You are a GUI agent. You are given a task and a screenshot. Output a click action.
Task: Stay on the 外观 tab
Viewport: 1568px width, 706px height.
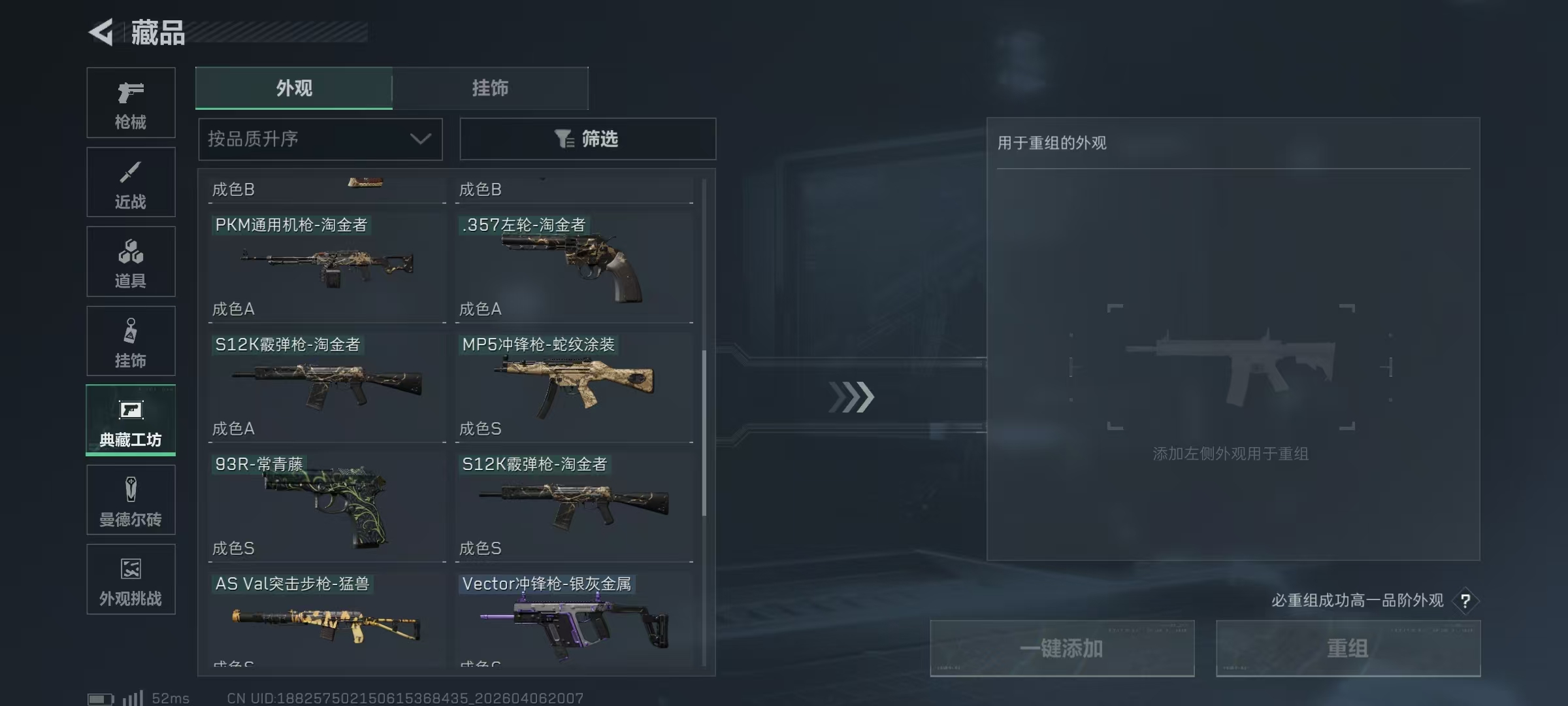[294, 88]
